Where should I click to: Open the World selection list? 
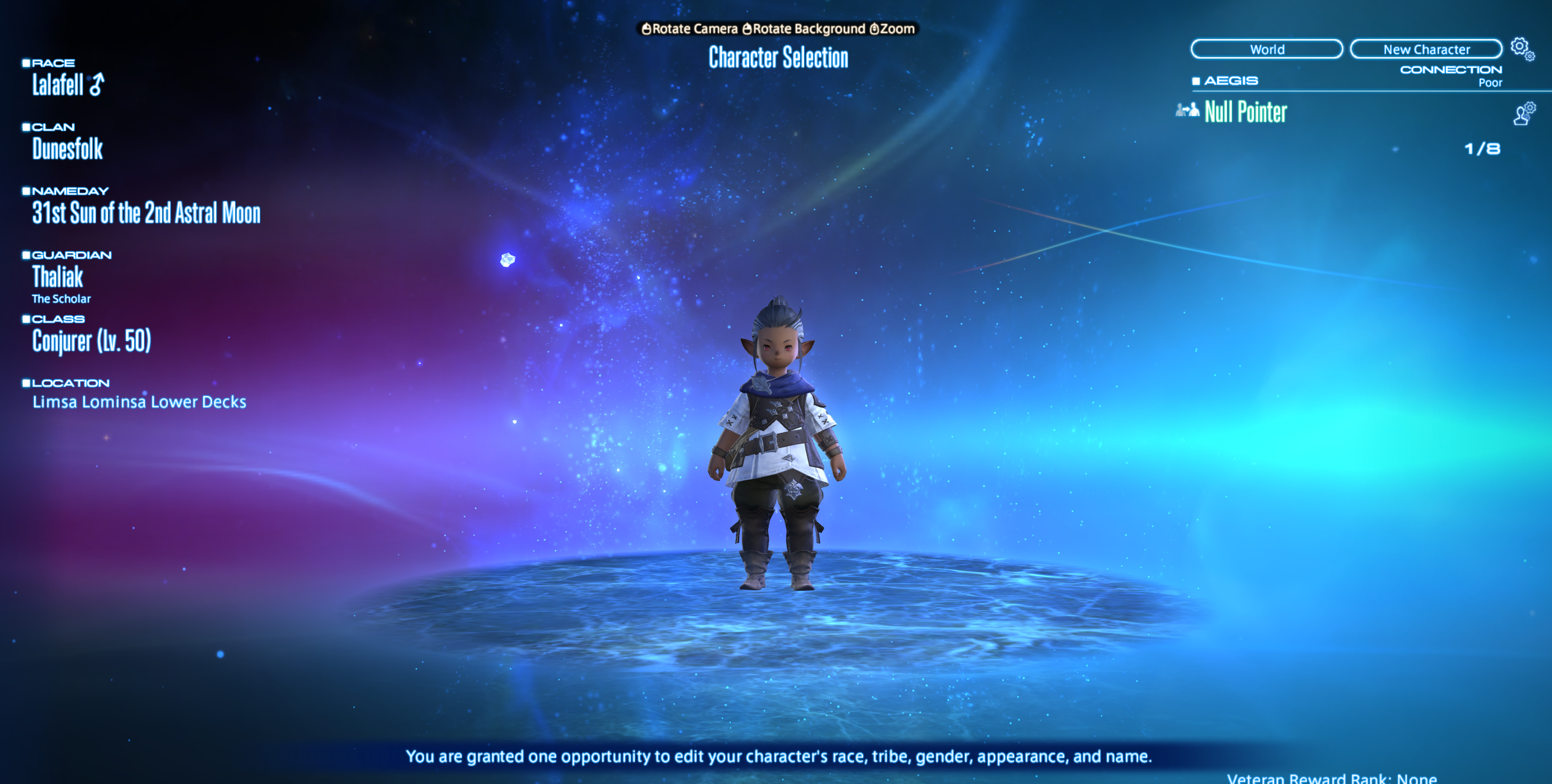[1268, 49]
